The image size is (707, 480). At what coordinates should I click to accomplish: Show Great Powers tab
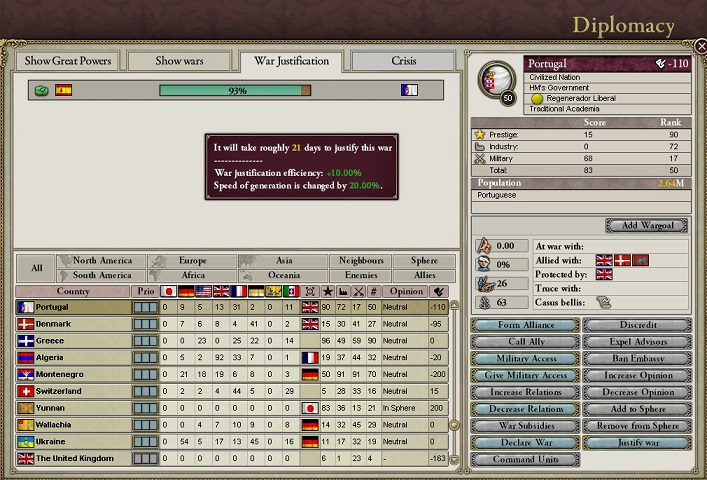coord(69,61)
